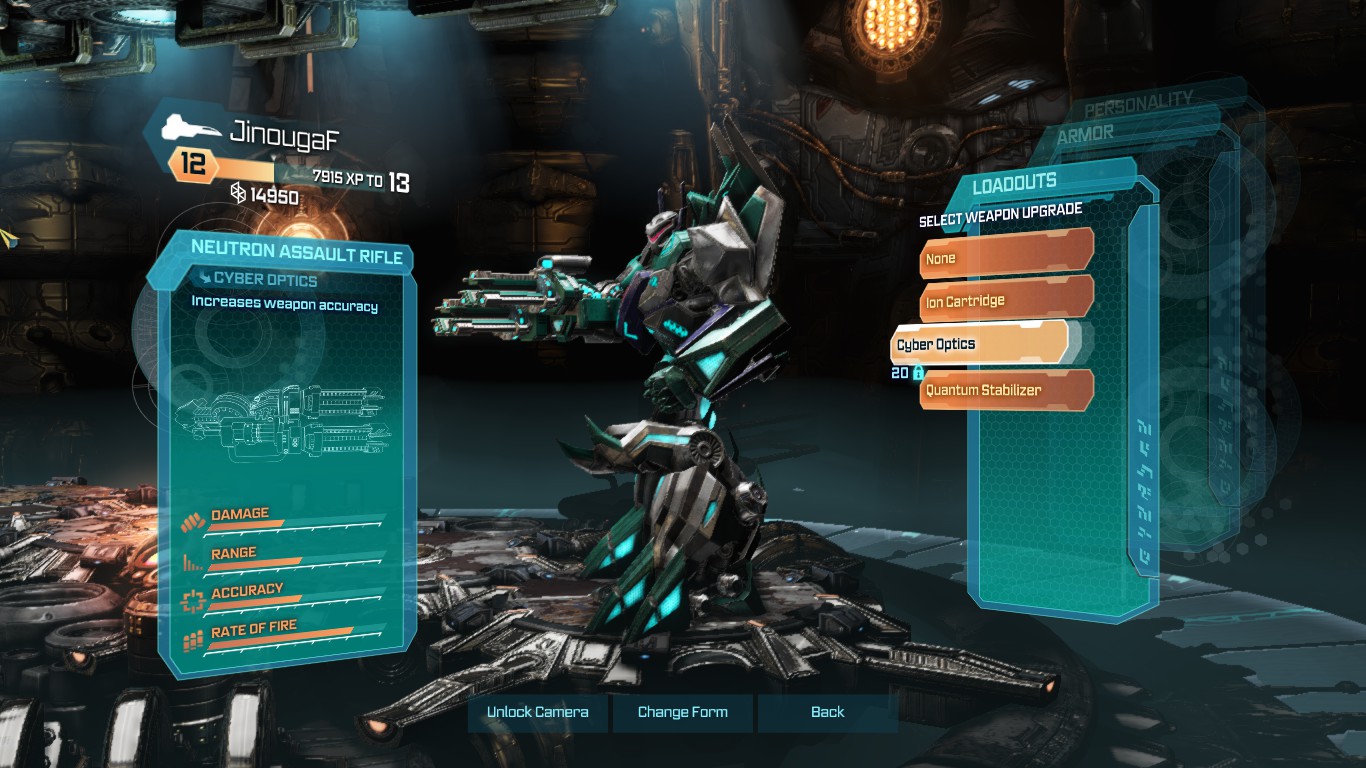Click the Unlock Camera button
The width and height of the screenshot is (1366, 768).
point(537,712)
